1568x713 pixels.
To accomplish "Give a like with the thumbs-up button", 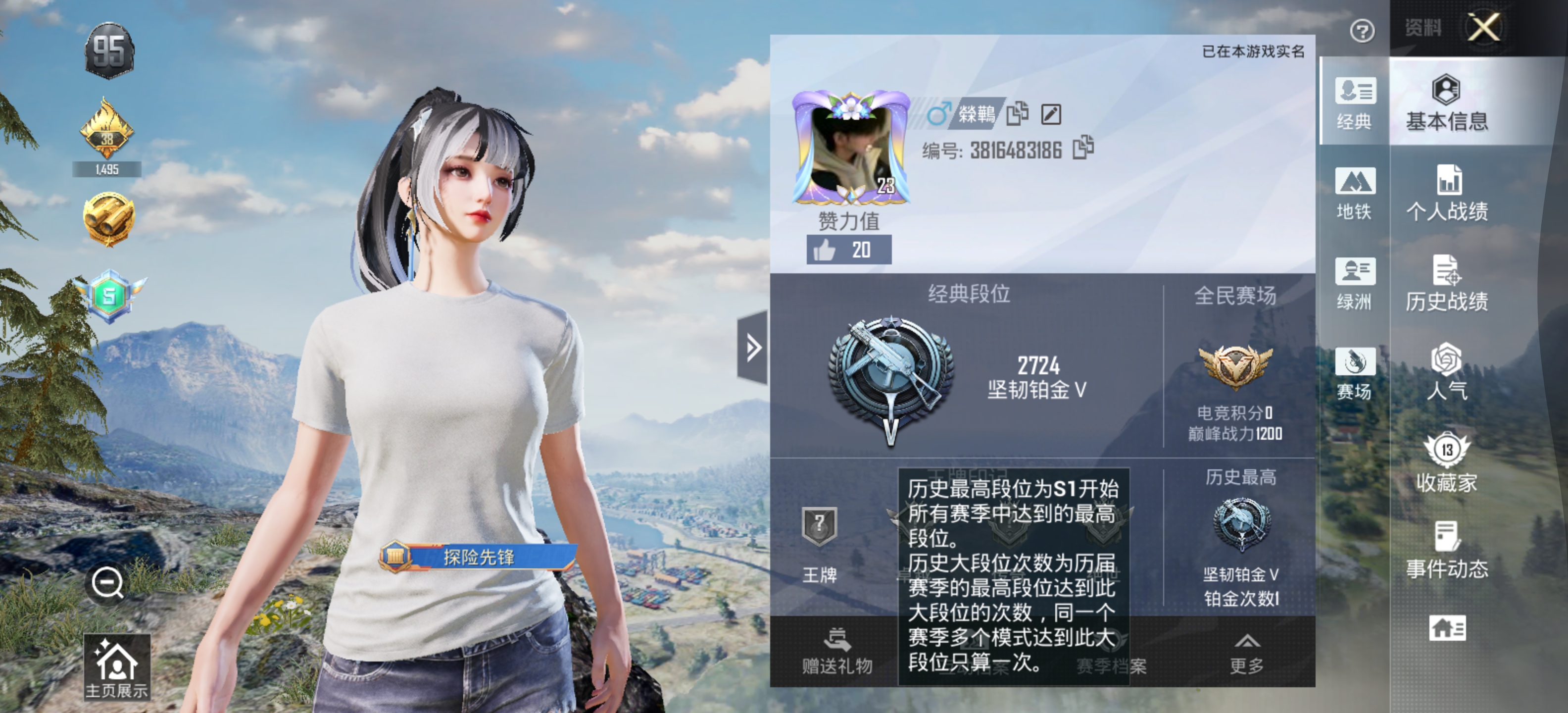I will tap(848, 250).
